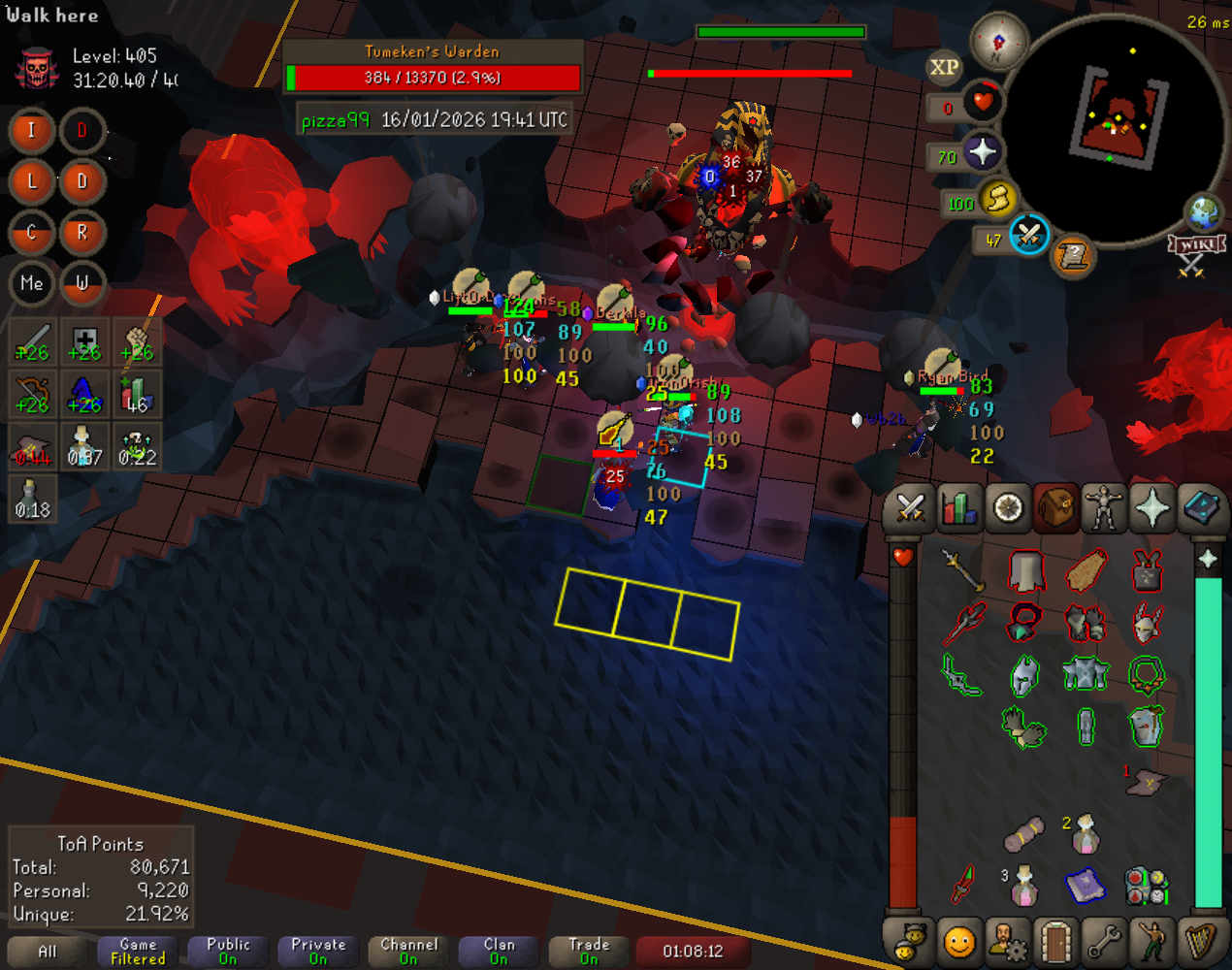This screenshot has width=1232, height=970.
Task: Open the Prayer tab
Action: [1152, 507]
